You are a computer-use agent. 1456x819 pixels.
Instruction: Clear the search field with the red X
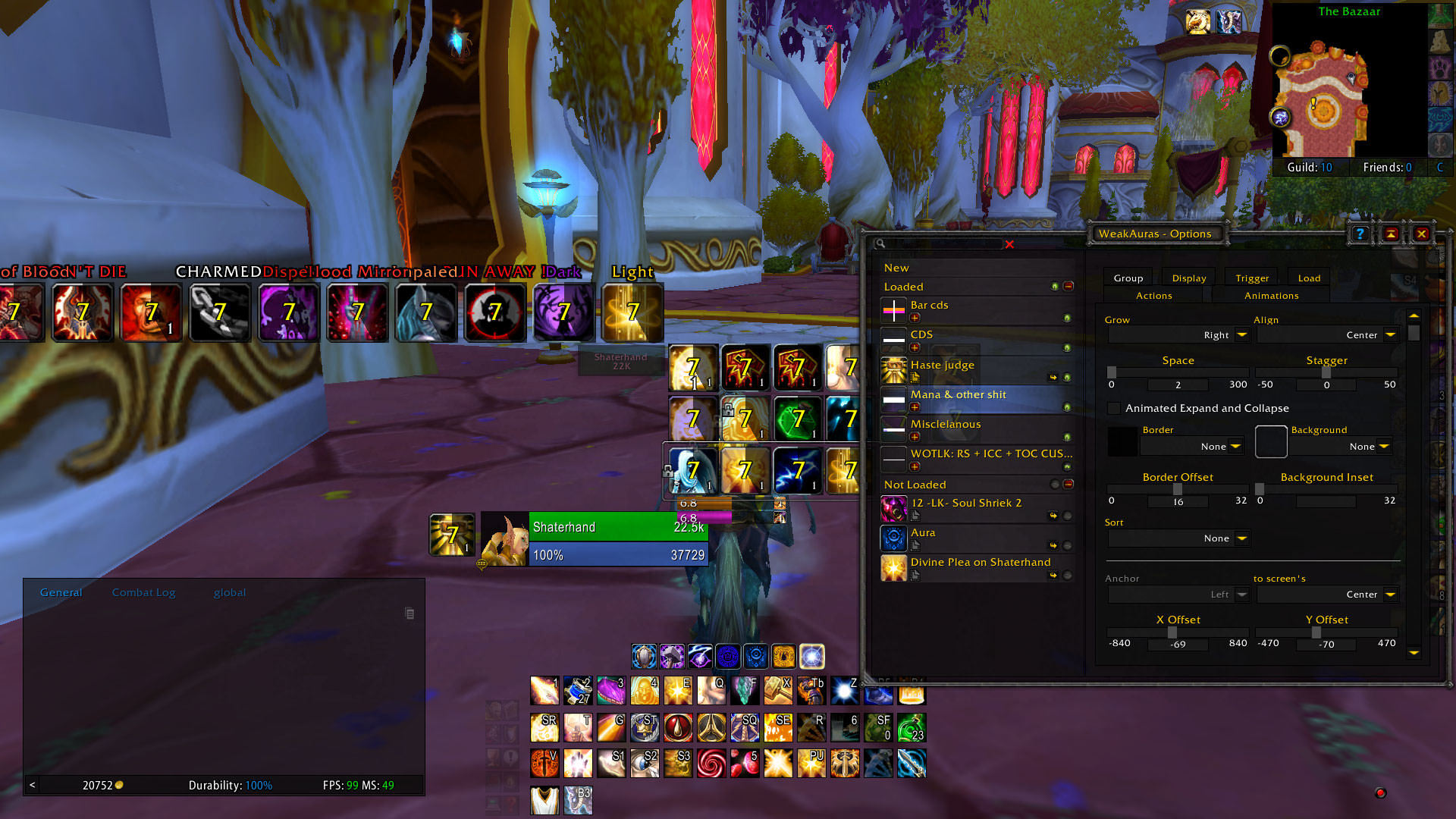tap(1009, 244)
